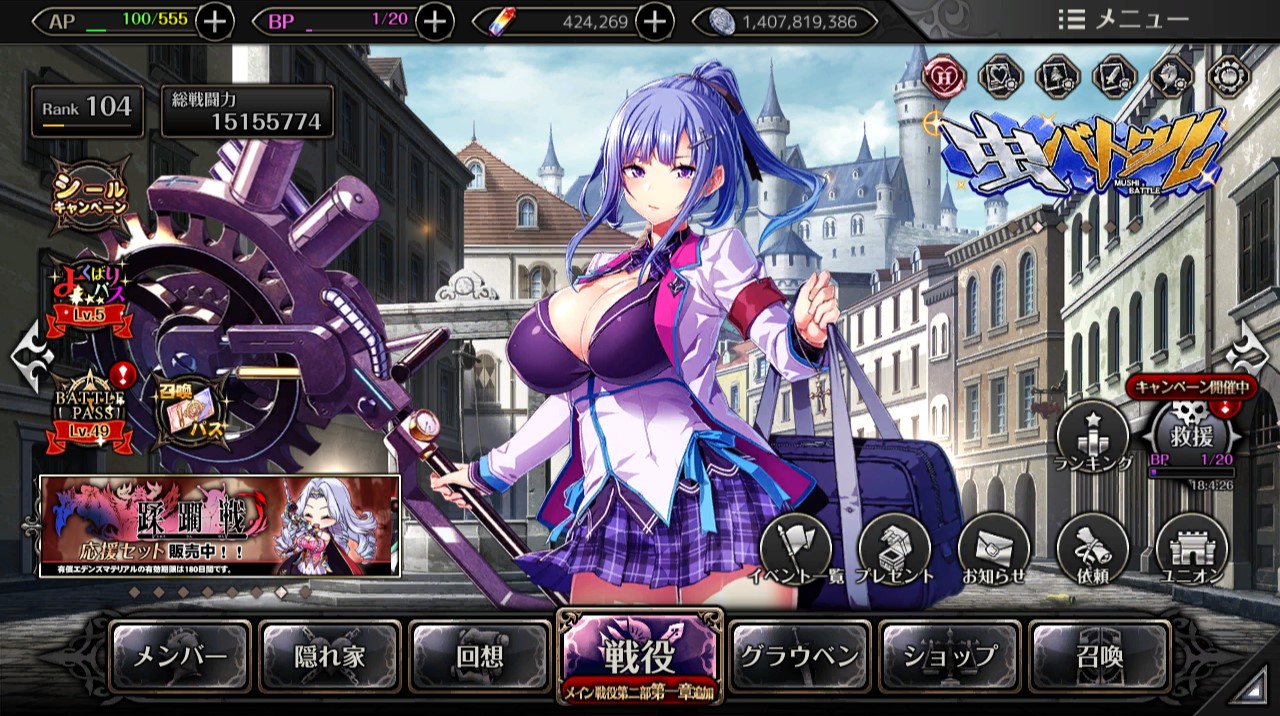This screenshot has width=1280, height=716.
Task: Add AP with the plus button
Action: click(x=214, y=21)
